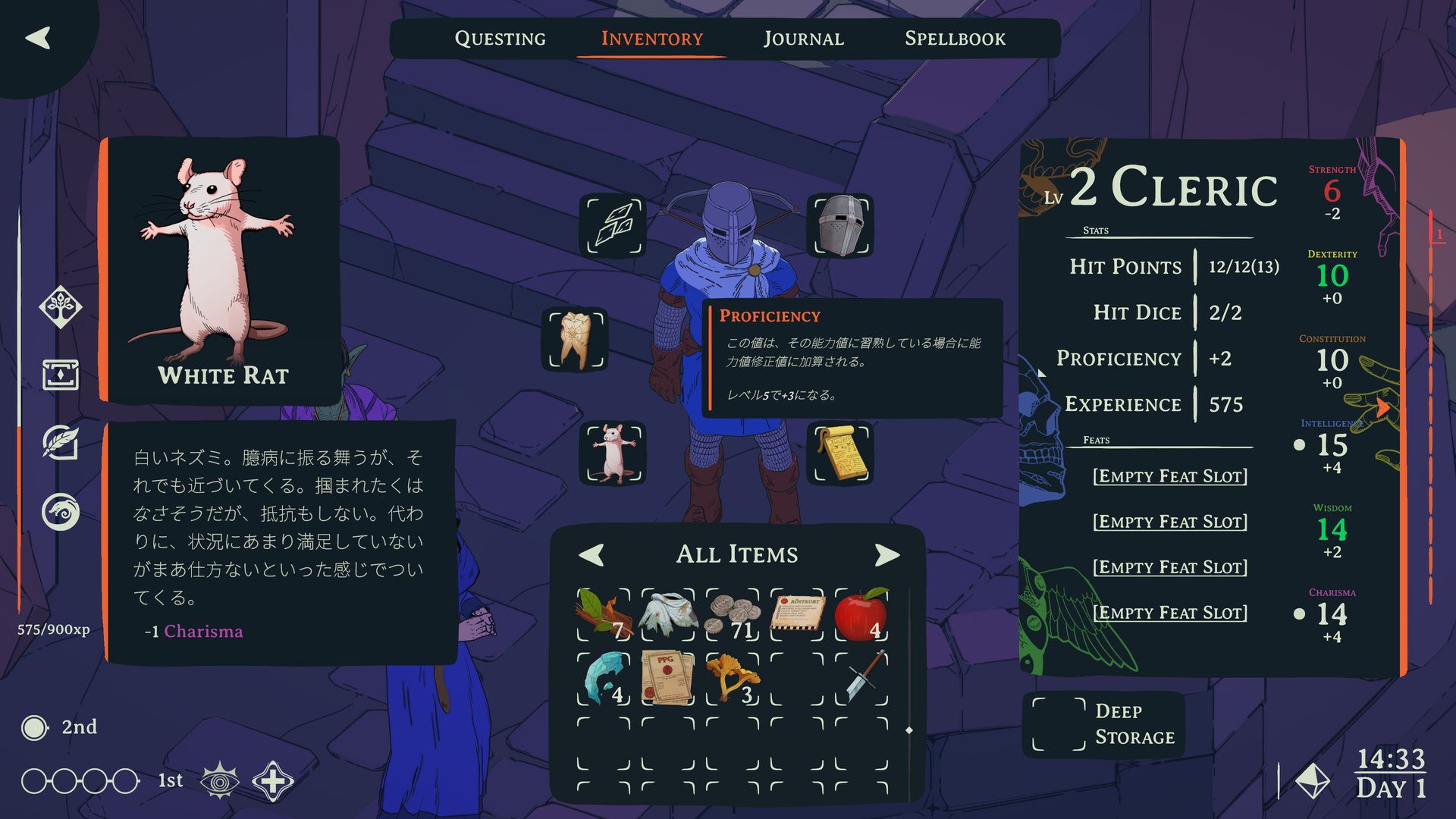This screenshot has height=819, width=1456.
Task: Open the quill and paper side icon
Action: tap(61, 443)
